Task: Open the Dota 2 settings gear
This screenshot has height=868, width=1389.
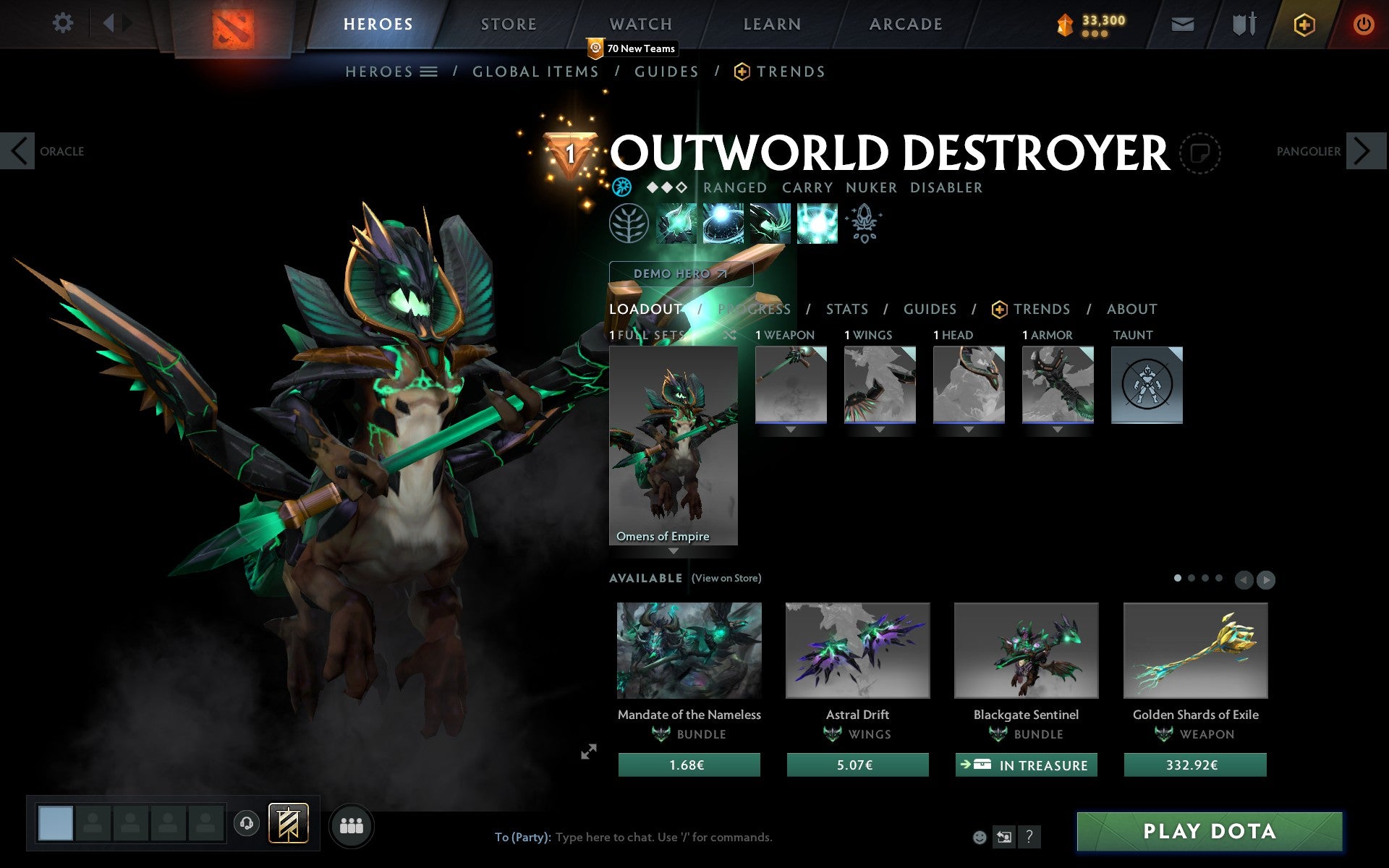Action: [x=64, y=23]
